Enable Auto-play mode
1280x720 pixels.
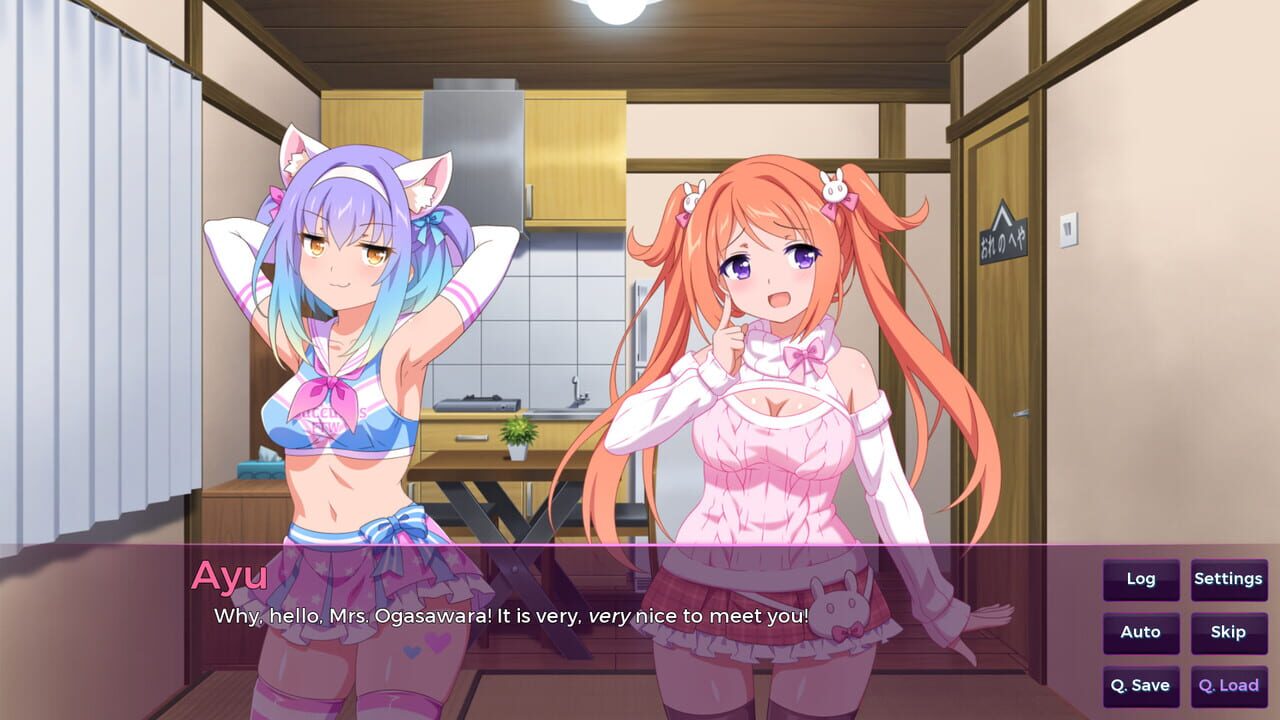point(1140,632)
